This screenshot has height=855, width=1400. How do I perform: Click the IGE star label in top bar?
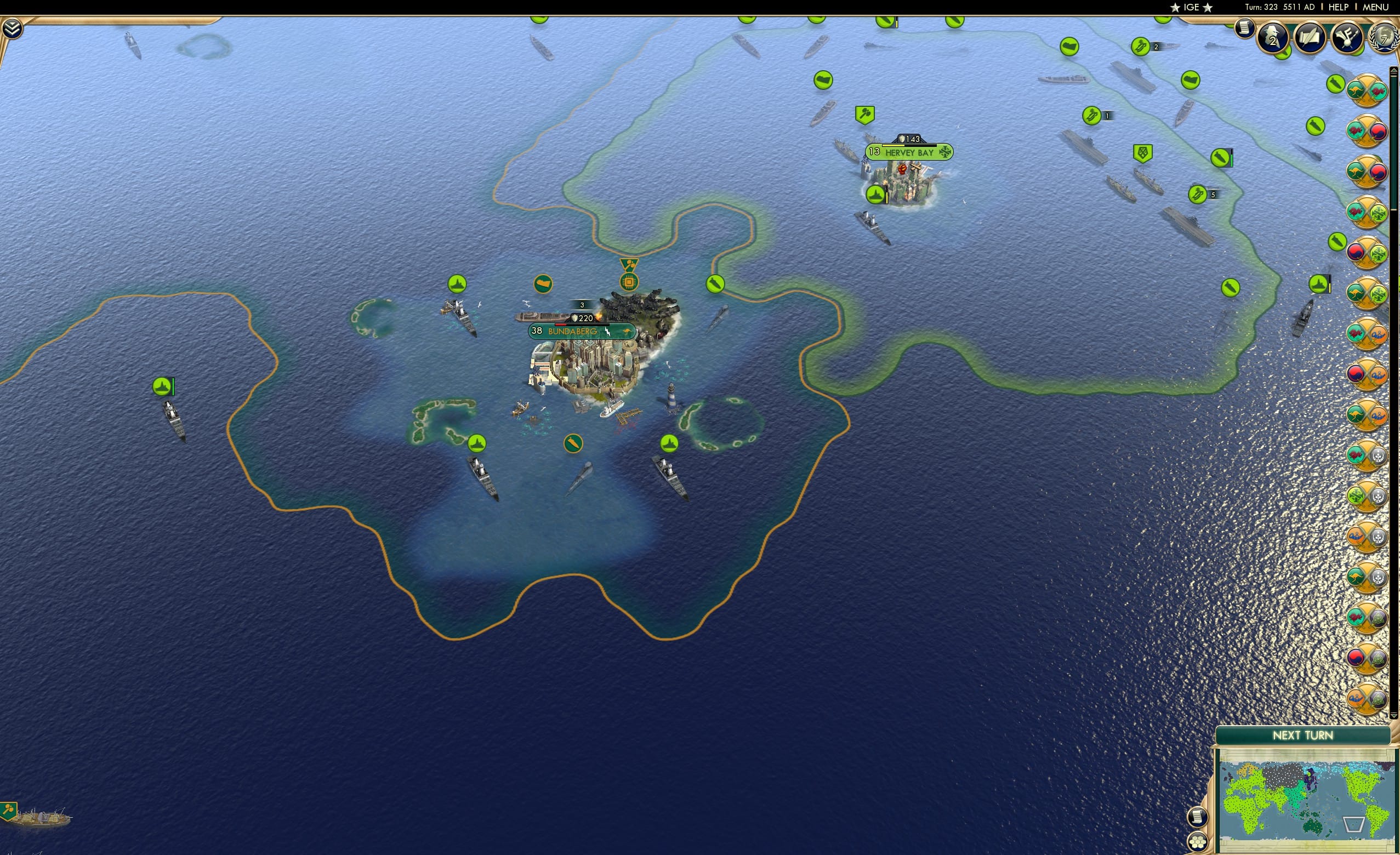tap(1192, 7)
